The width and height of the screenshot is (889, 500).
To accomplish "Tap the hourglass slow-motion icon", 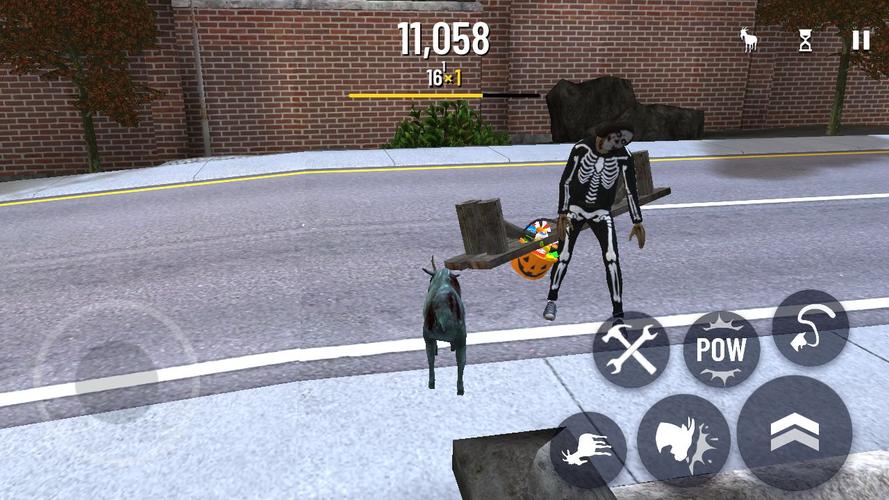I will click(x=805, y=40).
